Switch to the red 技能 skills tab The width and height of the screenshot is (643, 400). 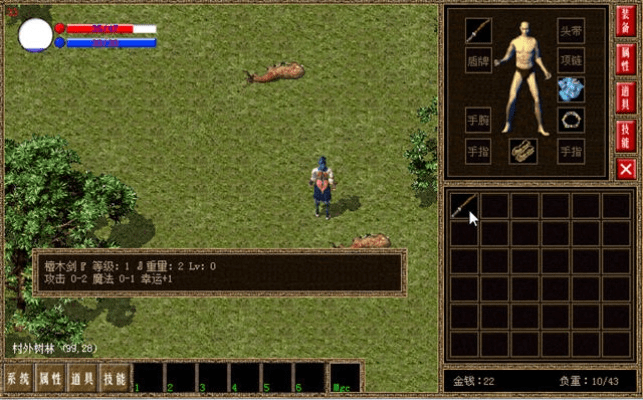[626, 132]
